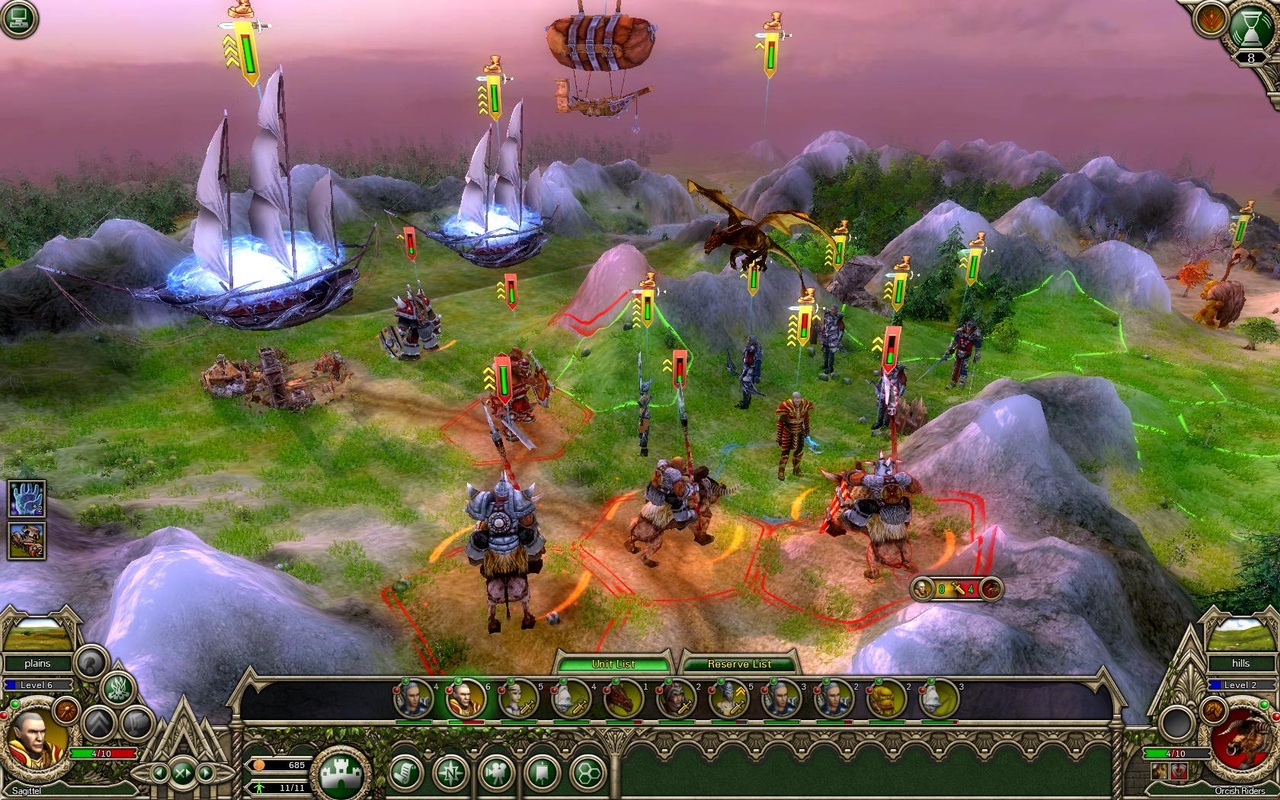Click the banner flag button
1280x800 pixels.
click(542, 773)
